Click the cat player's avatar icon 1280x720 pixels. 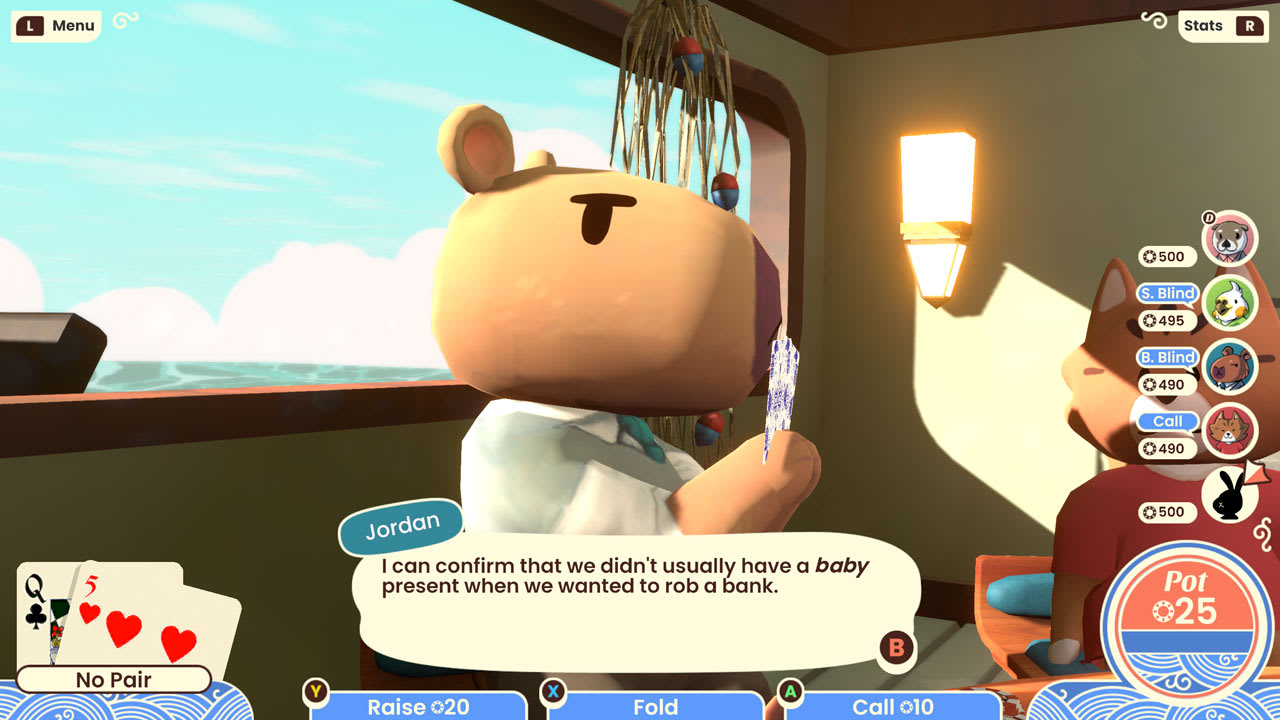(x=1227, y=432)
